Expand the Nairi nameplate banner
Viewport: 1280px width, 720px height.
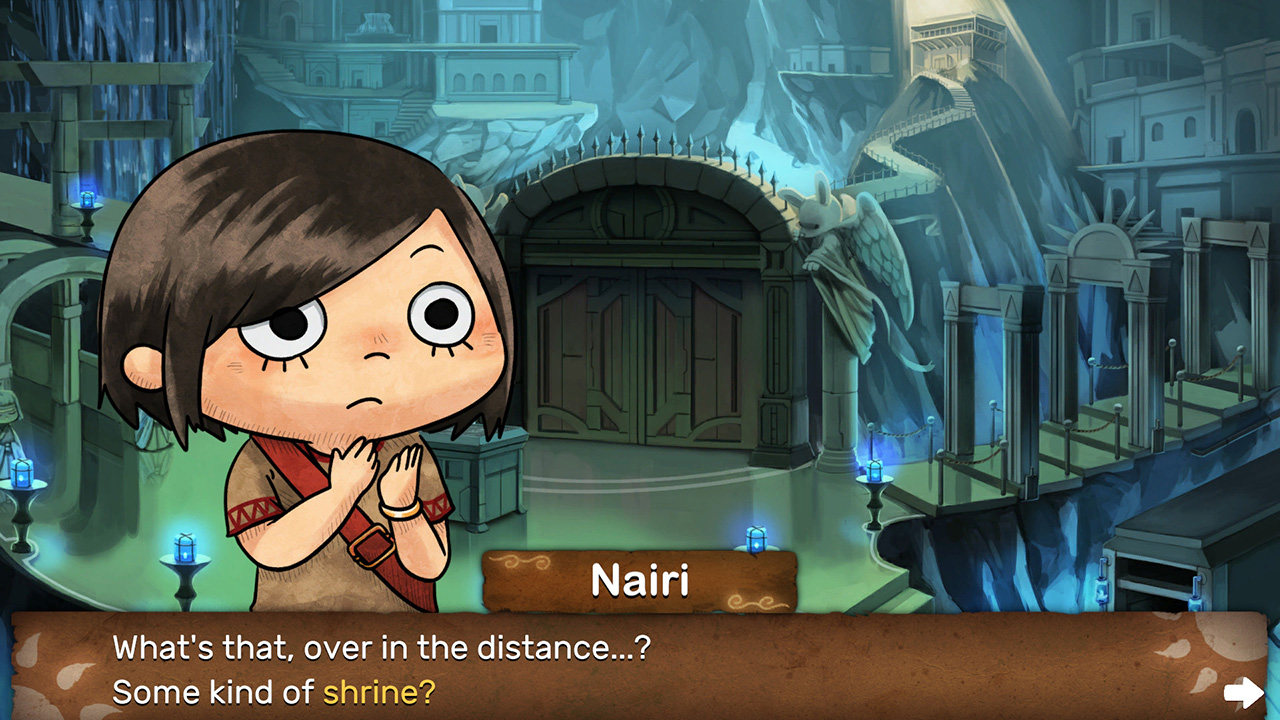coord(640,580)
